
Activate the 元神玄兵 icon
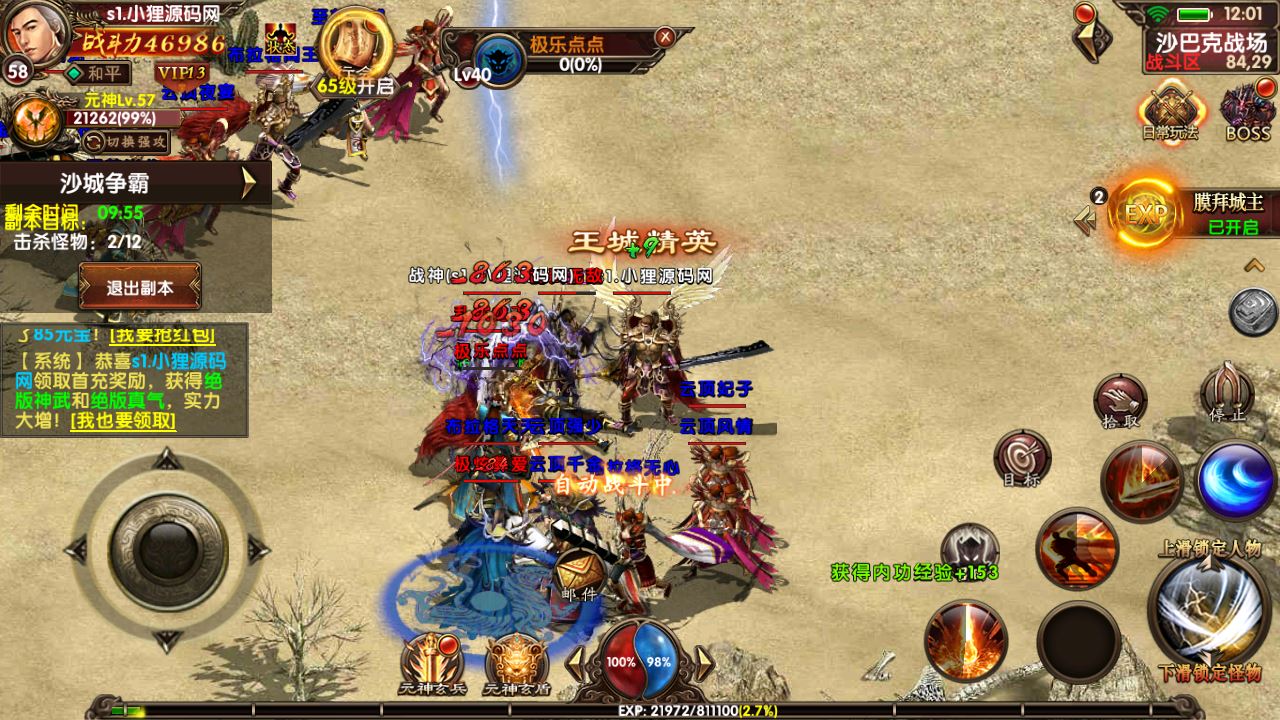point(433,661)
